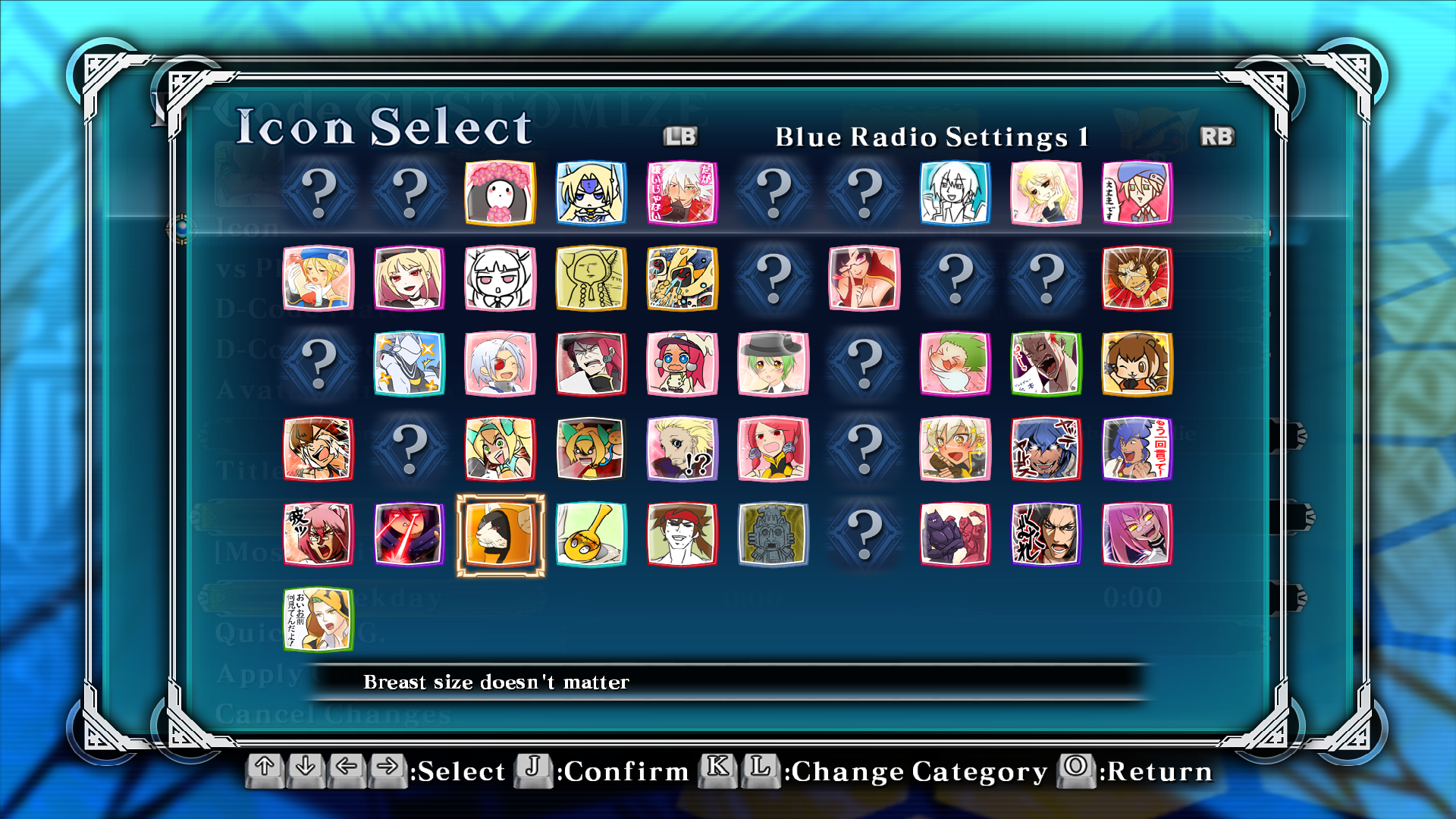This screenshot has height=819, width=1456.
Task: Choose the brown squirrel girl winking icon
Action: (x=1137, y=364)
